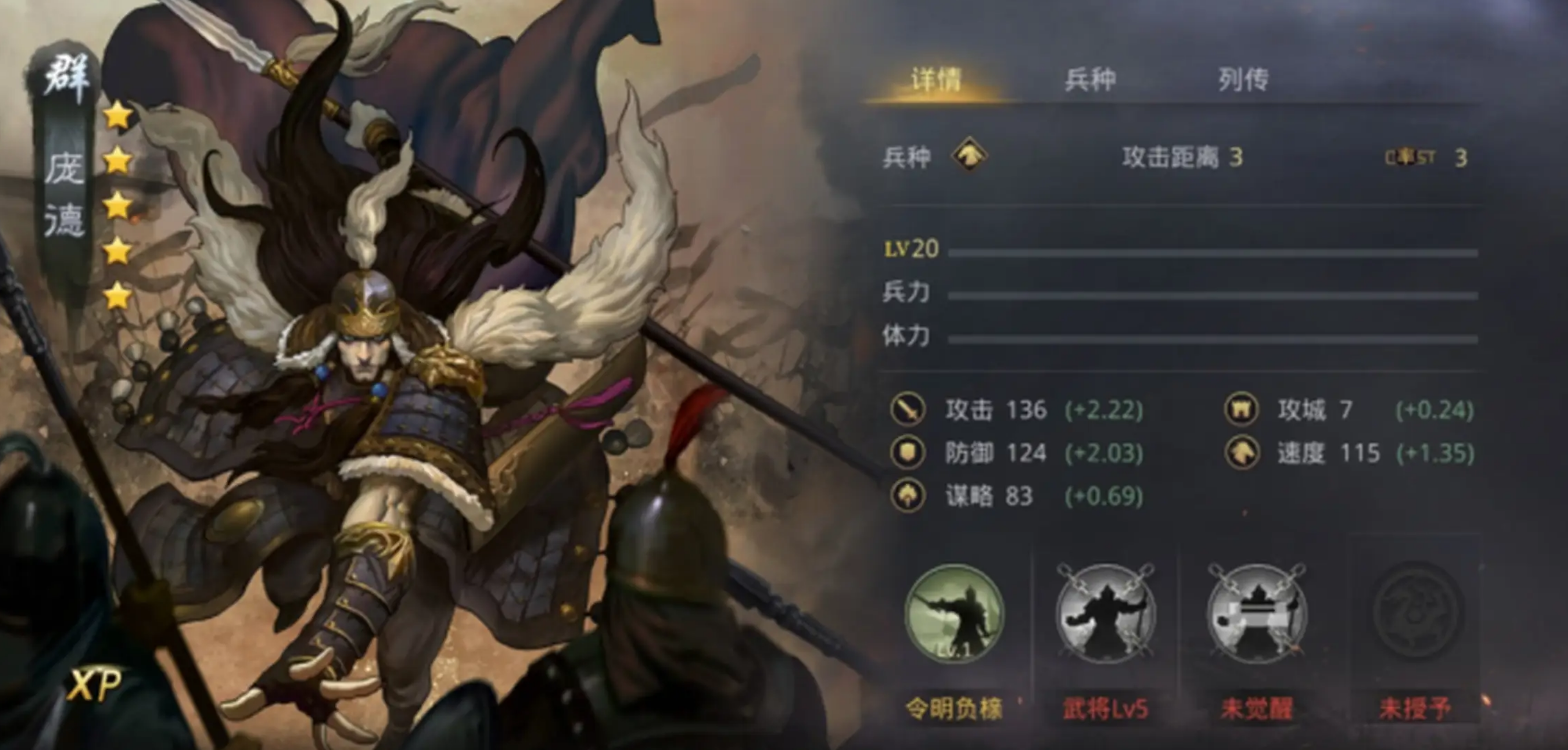
Task: Select the cavalry troop type icon next to 兵种
Action: tap(966, 157)
